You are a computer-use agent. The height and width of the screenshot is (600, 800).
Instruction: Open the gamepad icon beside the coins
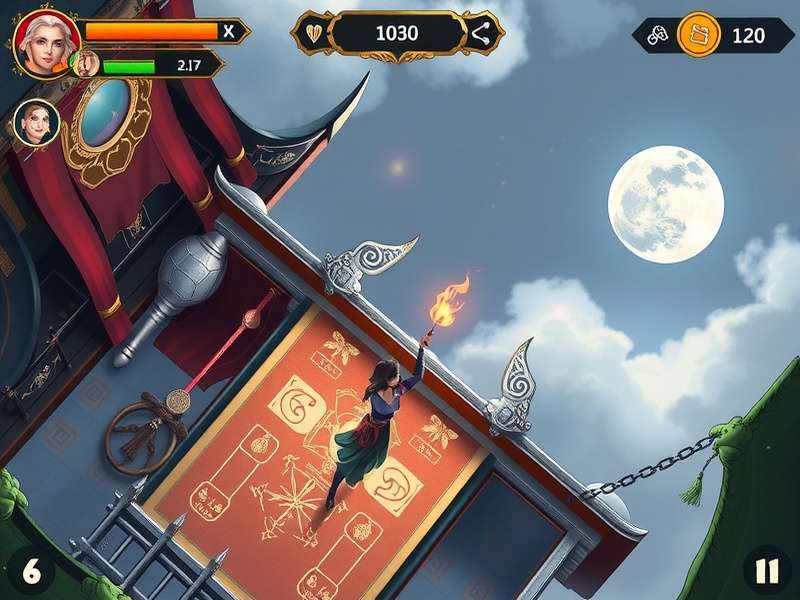click(x=657, y=36)
